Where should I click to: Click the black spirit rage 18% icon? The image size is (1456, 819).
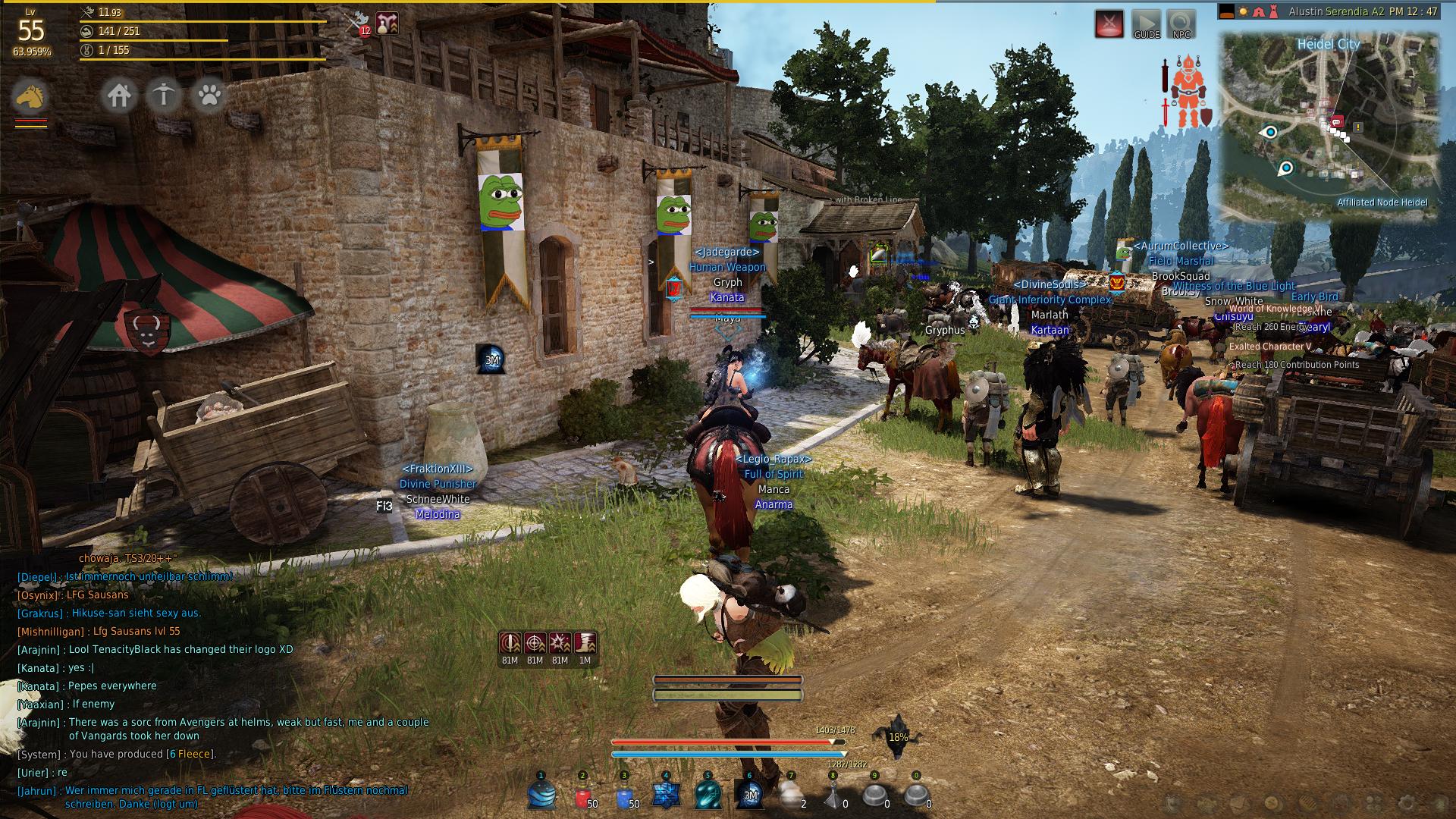pos(897,735)
